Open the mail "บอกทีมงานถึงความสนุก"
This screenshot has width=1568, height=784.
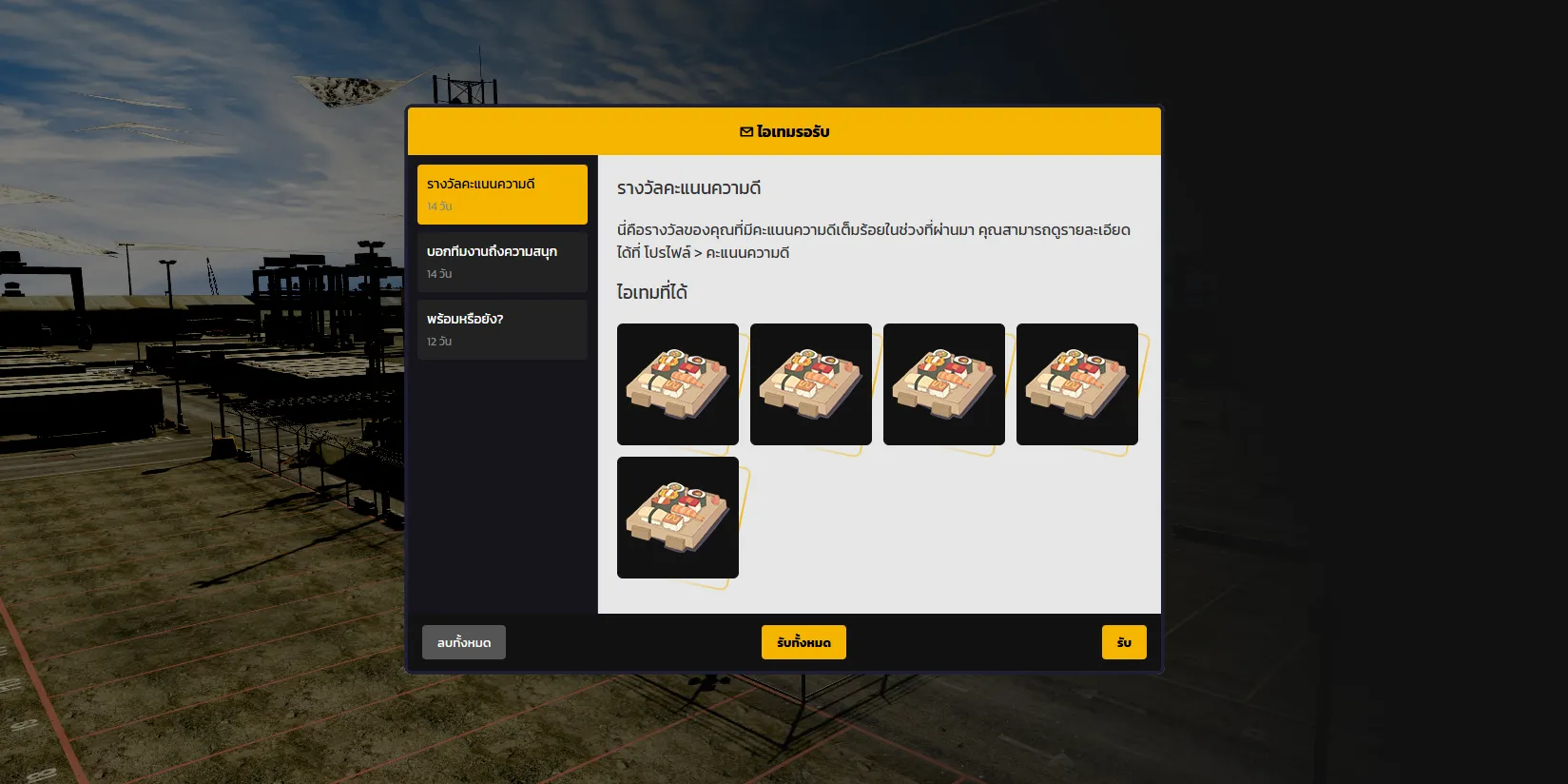click(x=502, y=262)
